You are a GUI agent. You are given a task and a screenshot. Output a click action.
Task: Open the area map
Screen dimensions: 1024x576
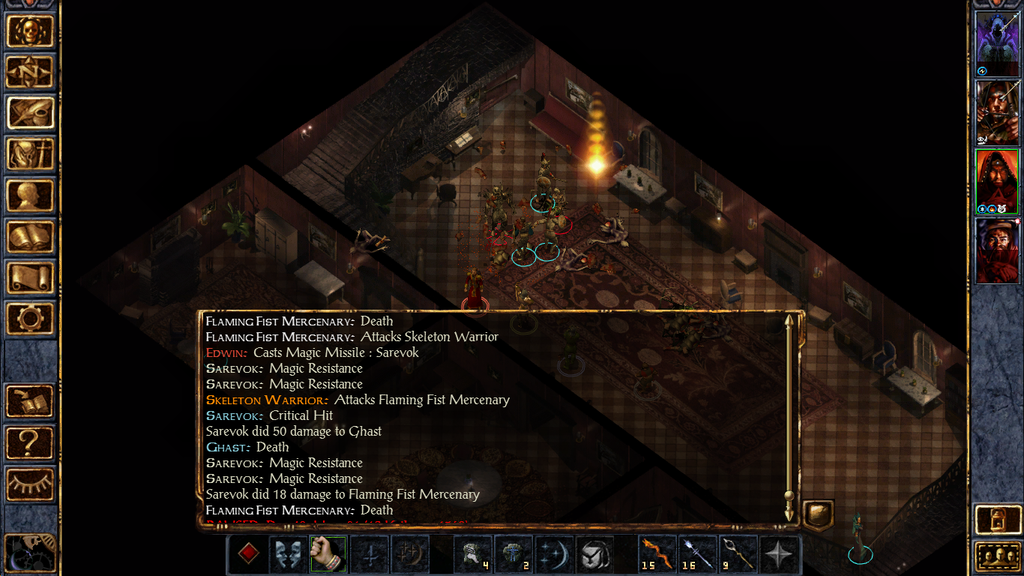point(30,71)
